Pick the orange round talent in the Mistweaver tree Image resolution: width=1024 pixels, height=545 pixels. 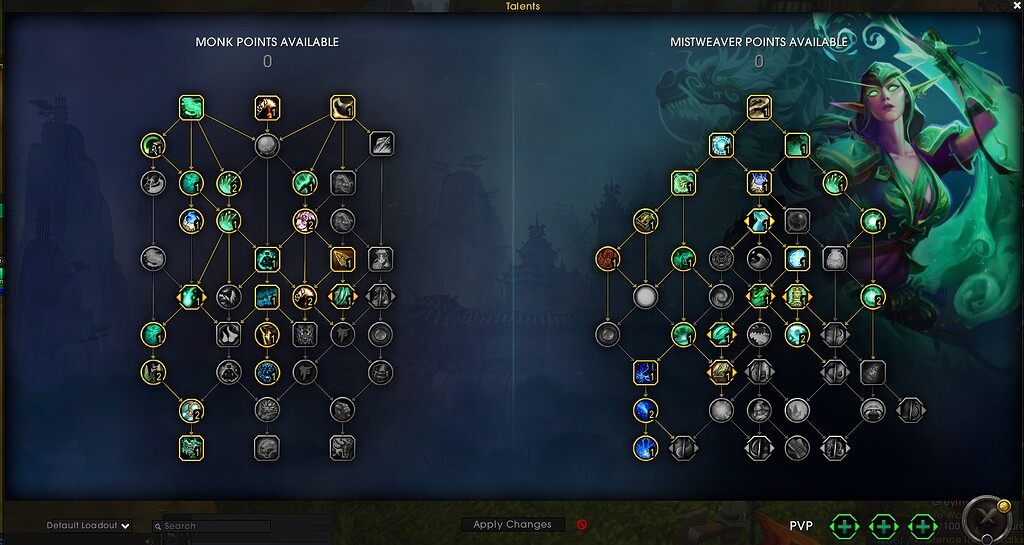click(608, 259)
